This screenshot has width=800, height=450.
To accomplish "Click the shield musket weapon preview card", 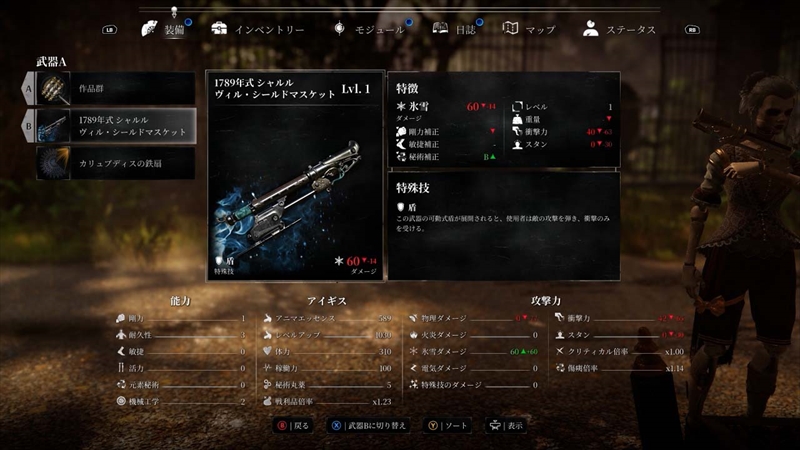I will [x=295, y=175].
